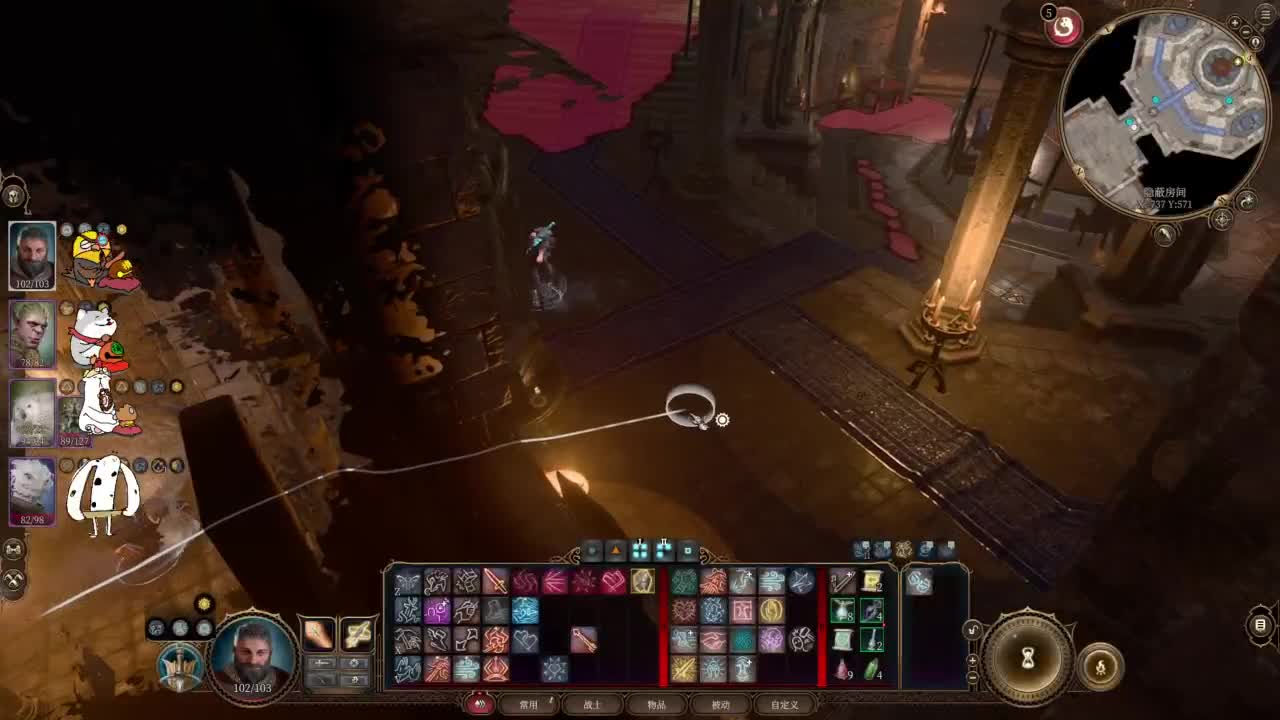The width and height of the screenshot is (1280, 720).
Task: Select the bearded character portrait in party list
Action: coord(32,255)
